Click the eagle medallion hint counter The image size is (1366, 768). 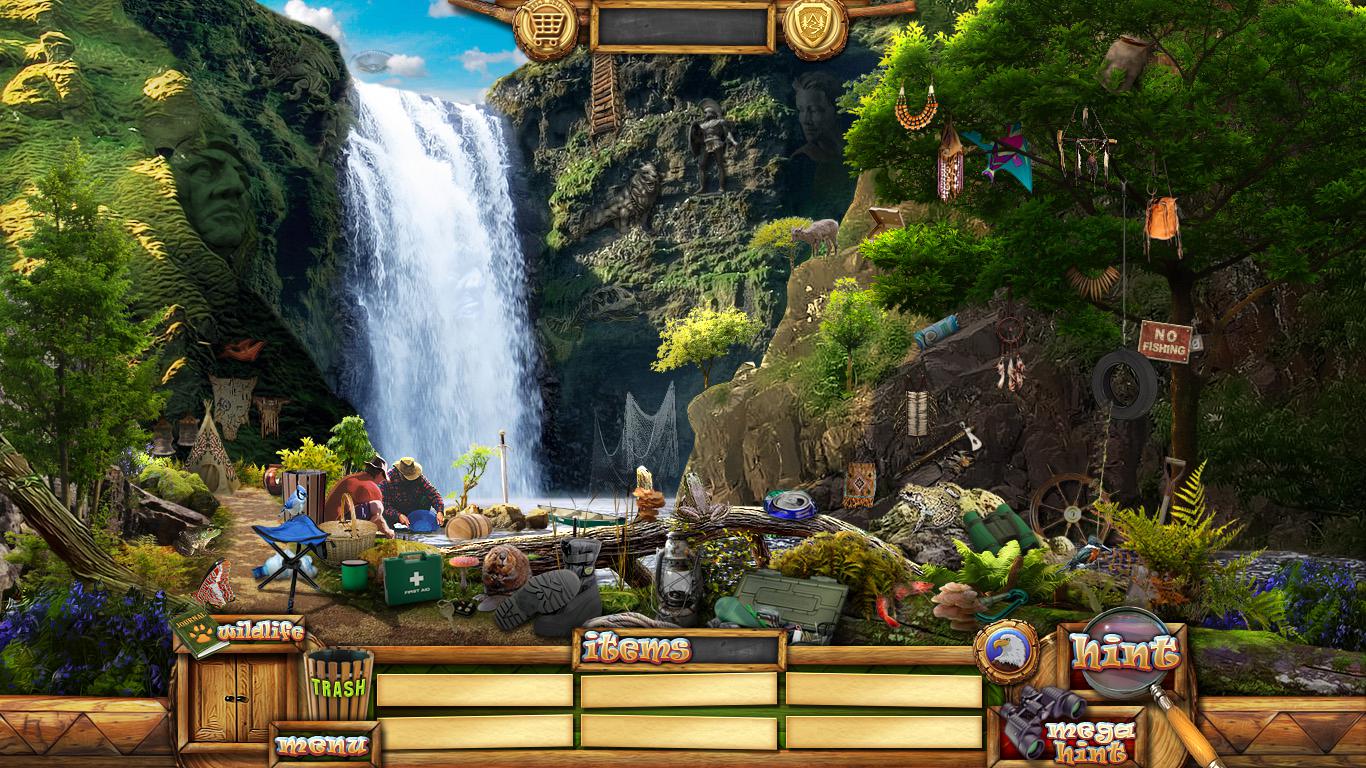click(x=1005, y=651)
